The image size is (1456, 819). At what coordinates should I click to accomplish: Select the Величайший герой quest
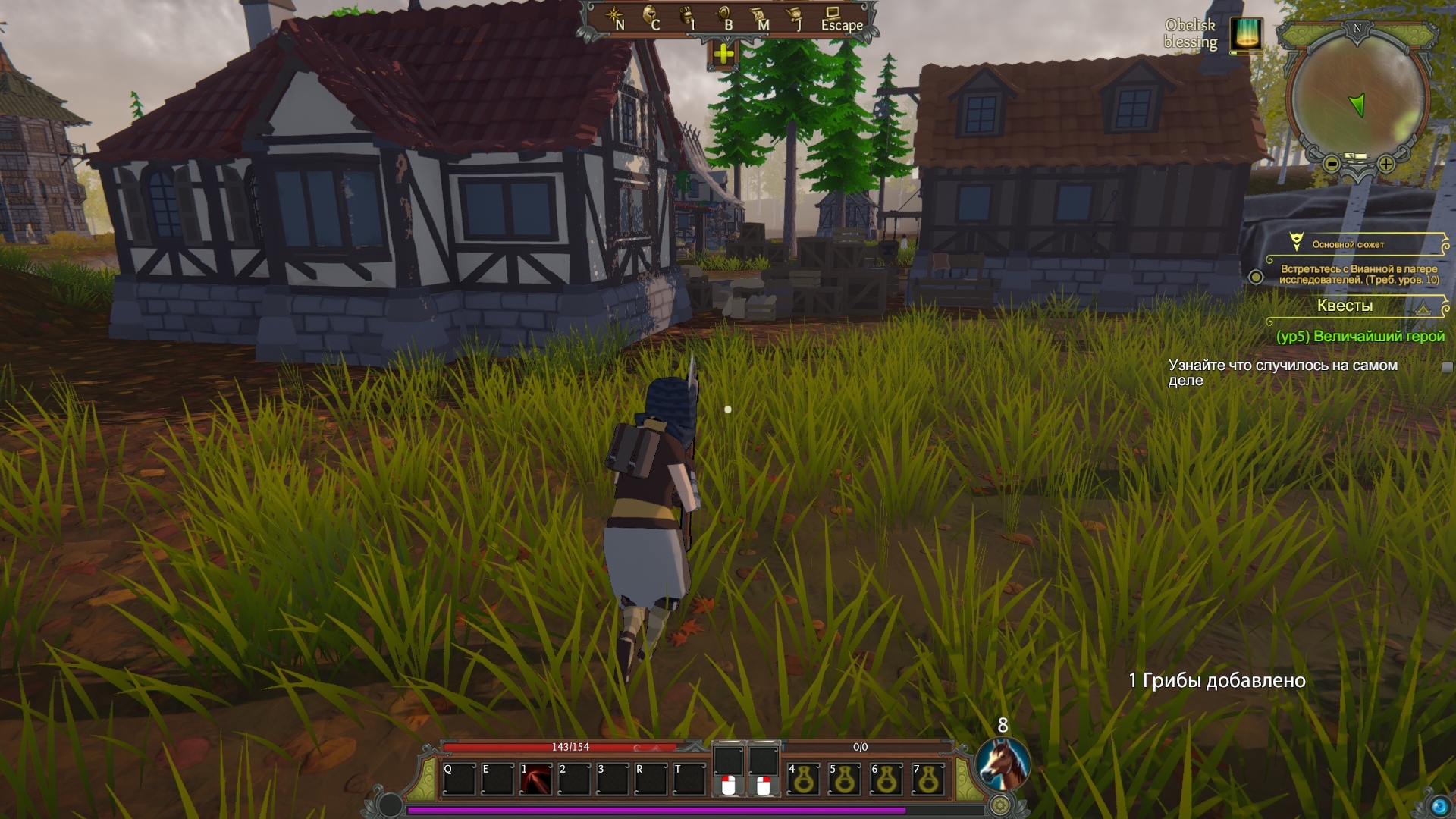[1360, 337]
